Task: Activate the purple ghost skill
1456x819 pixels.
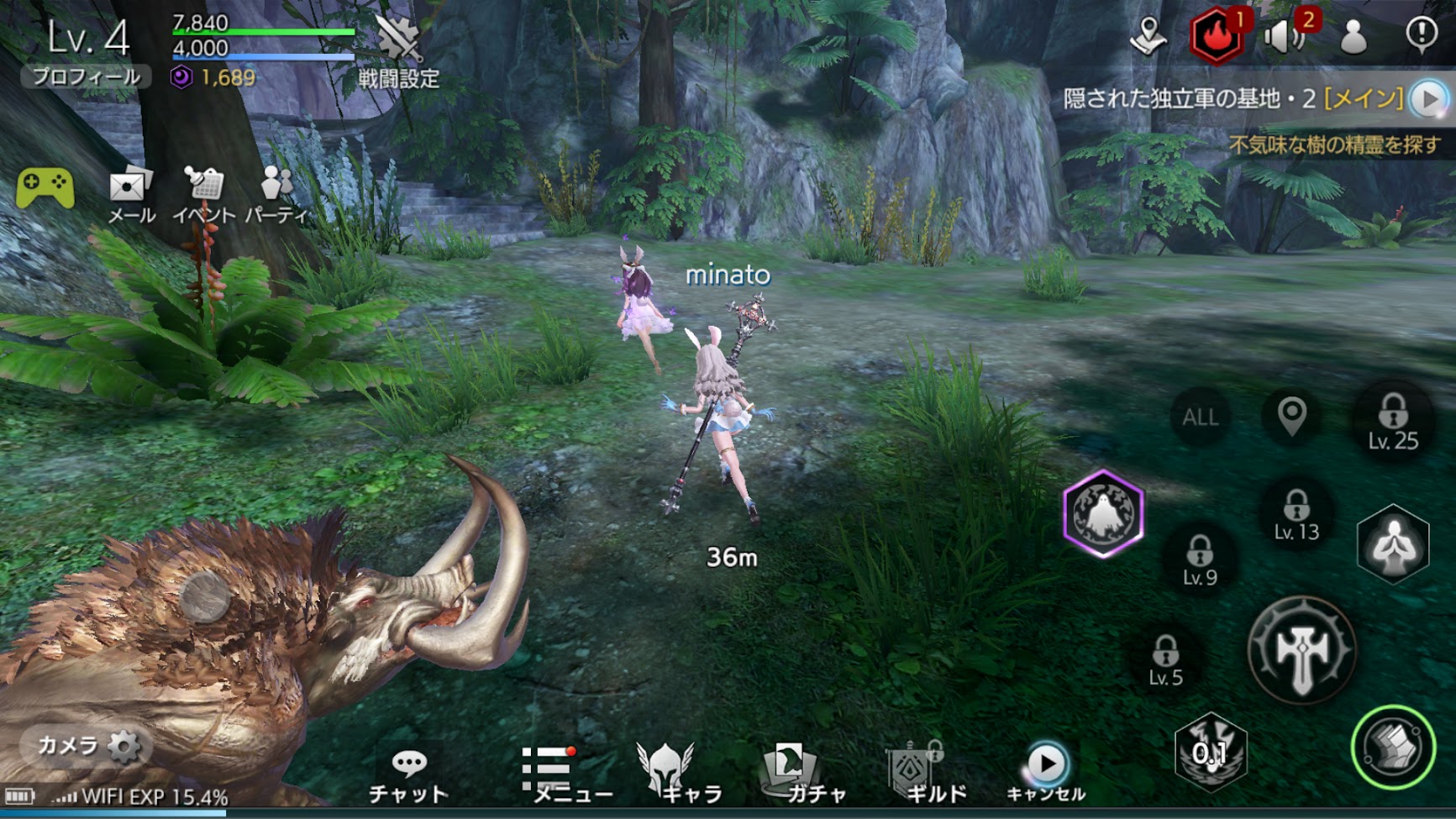Action: tap(1103, 513)
